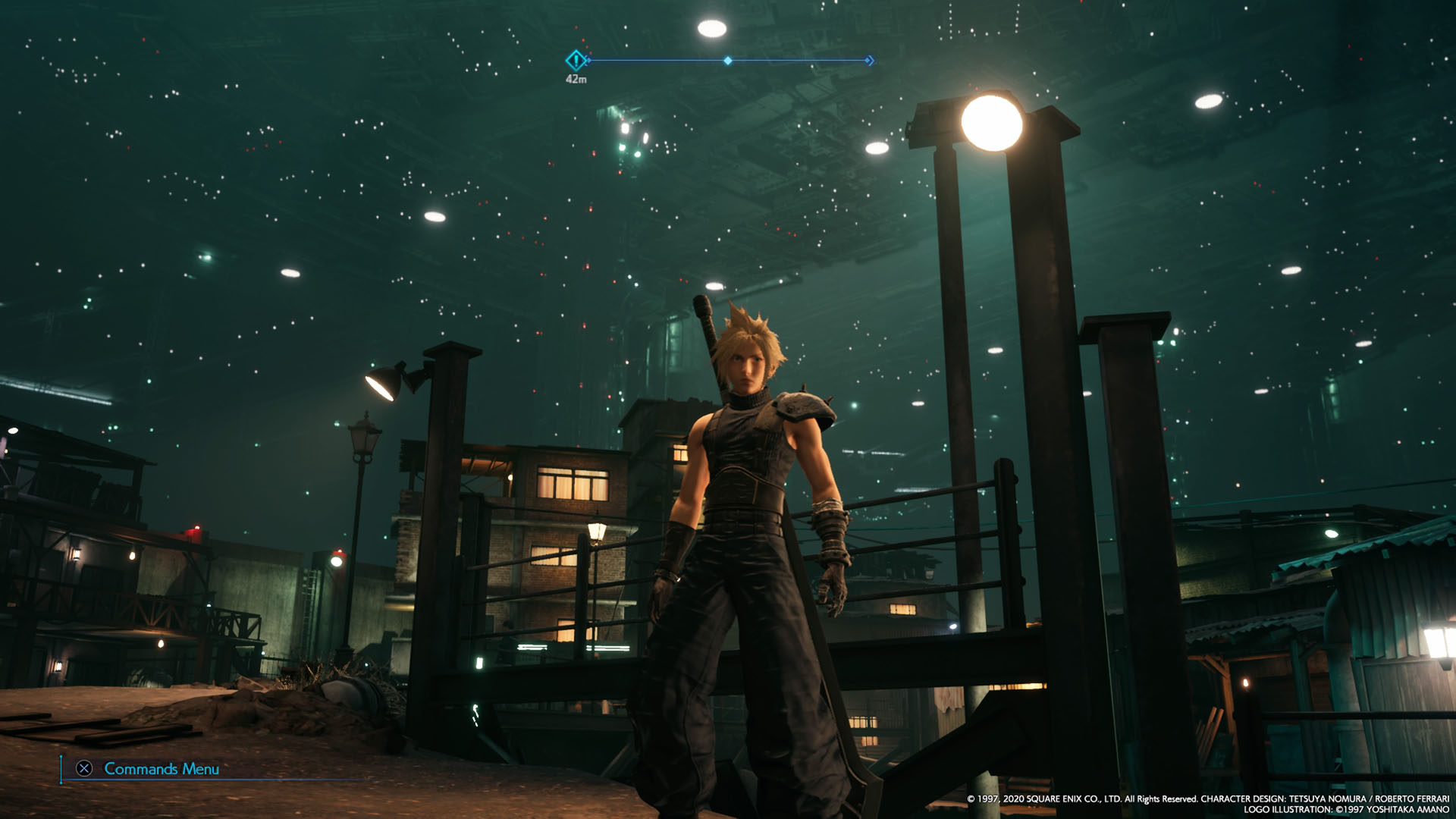Click the right arrow endpoint of the guide line

point(869,60)
